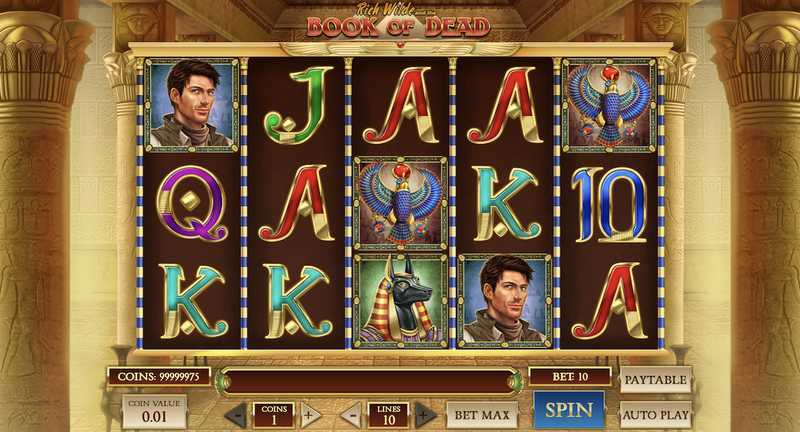Decrease the number of coins
The height and width of the screenshot is (432, 800).
(235, 414)
